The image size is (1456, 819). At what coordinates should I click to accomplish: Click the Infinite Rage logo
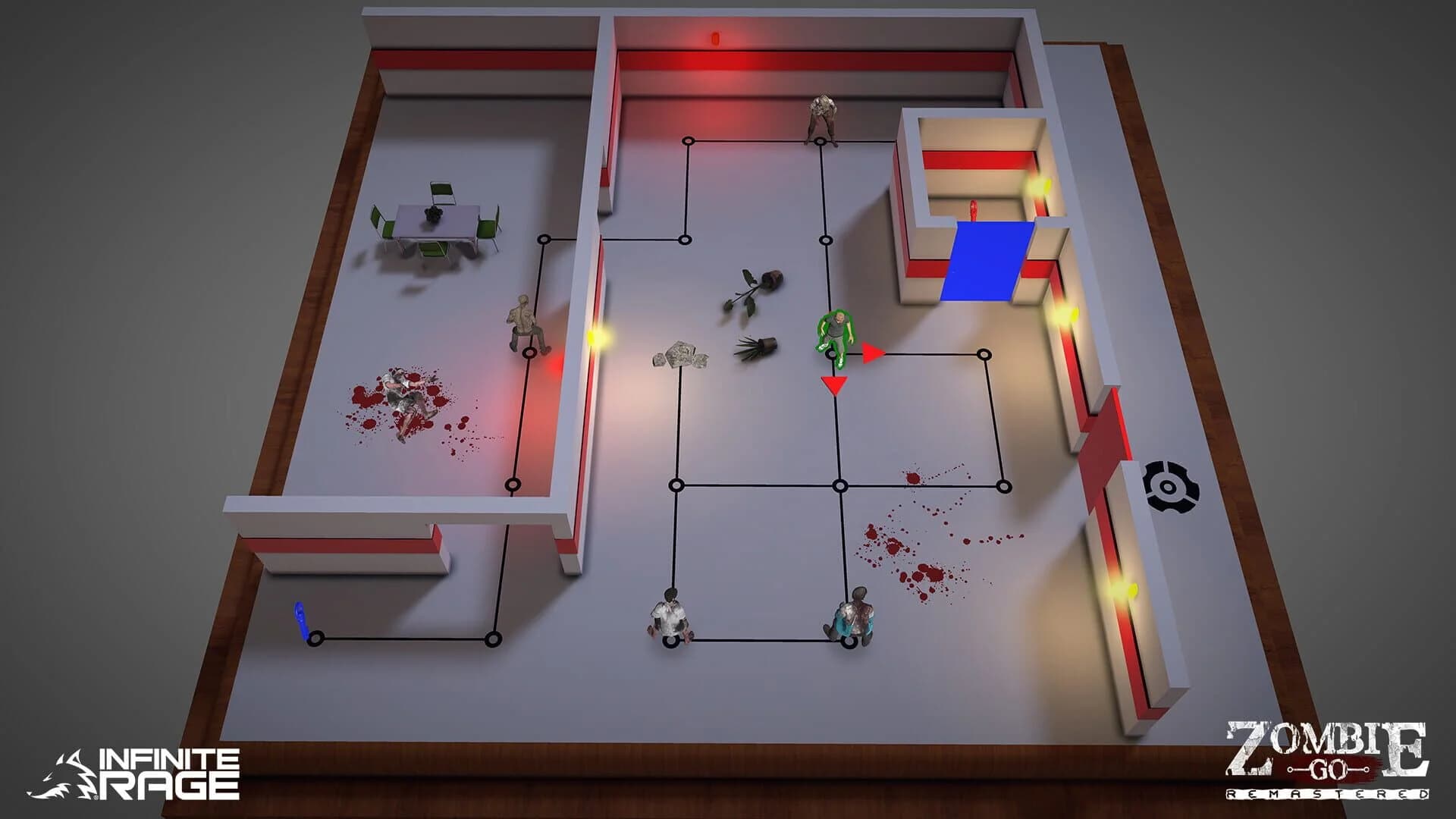[148, 773]
